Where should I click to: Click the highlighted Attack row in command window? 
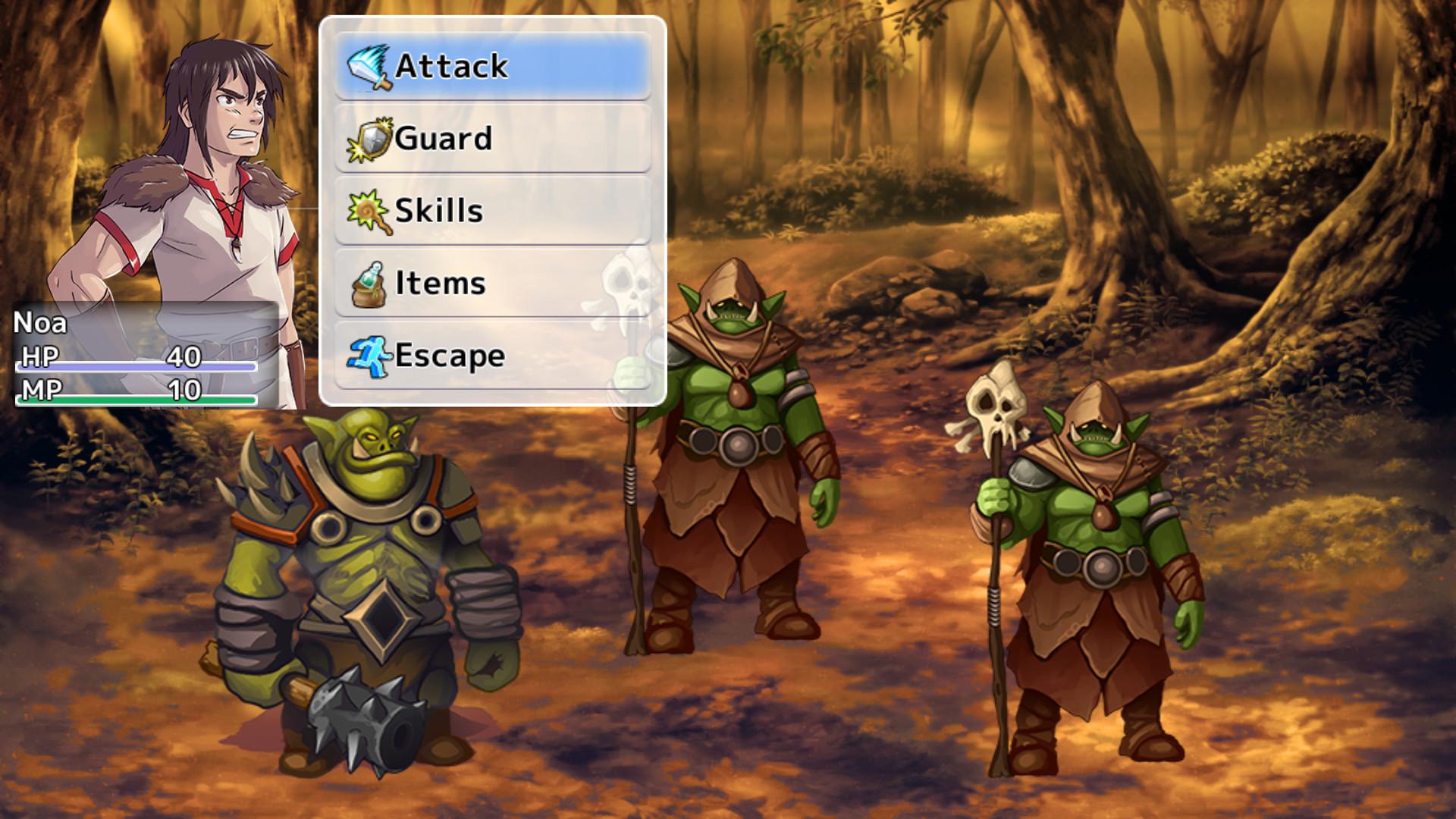491,67
